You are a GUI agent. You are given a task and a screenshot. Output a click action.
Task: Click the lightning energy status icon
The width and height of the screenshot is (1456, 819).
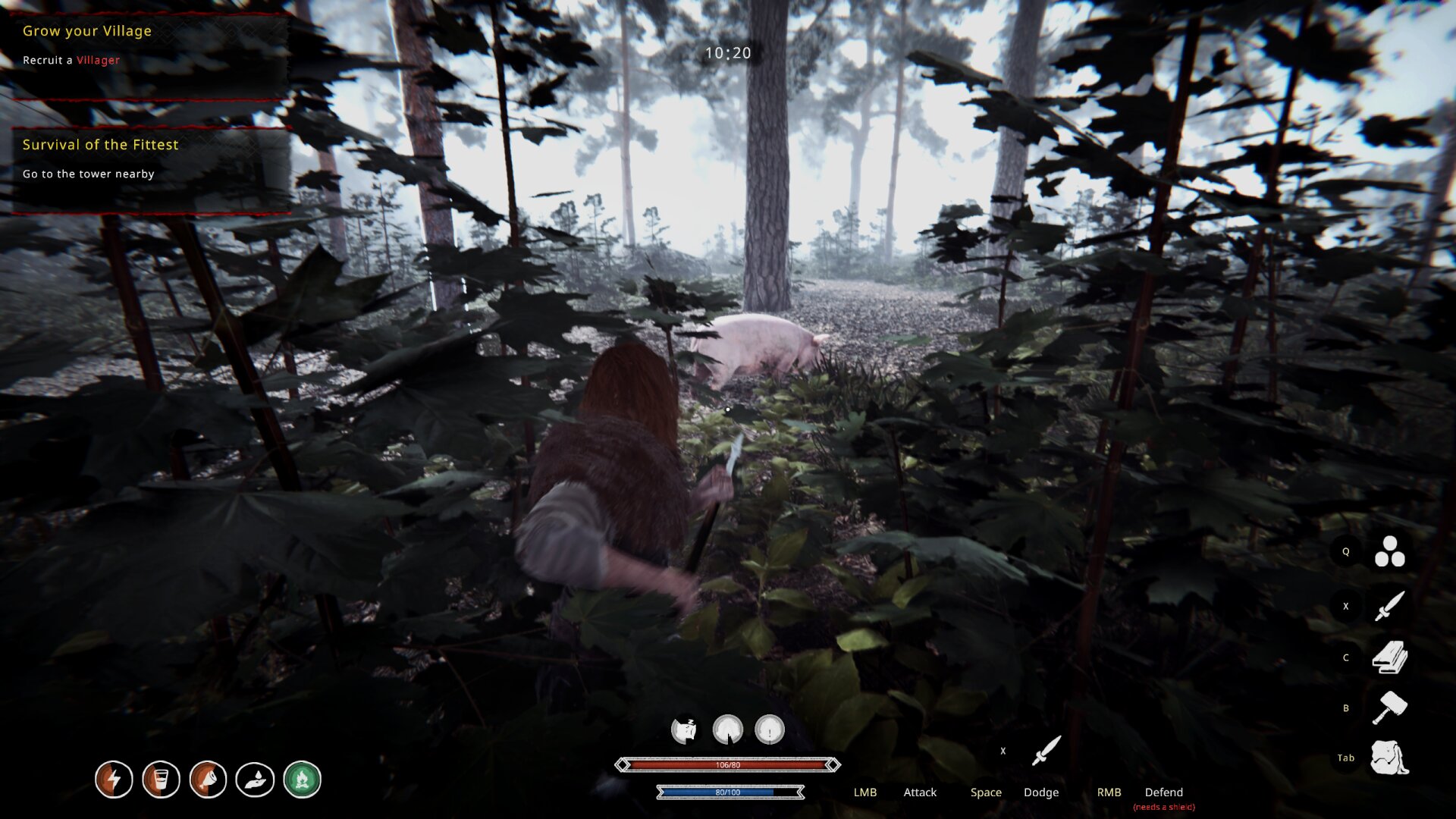(114, 779)
